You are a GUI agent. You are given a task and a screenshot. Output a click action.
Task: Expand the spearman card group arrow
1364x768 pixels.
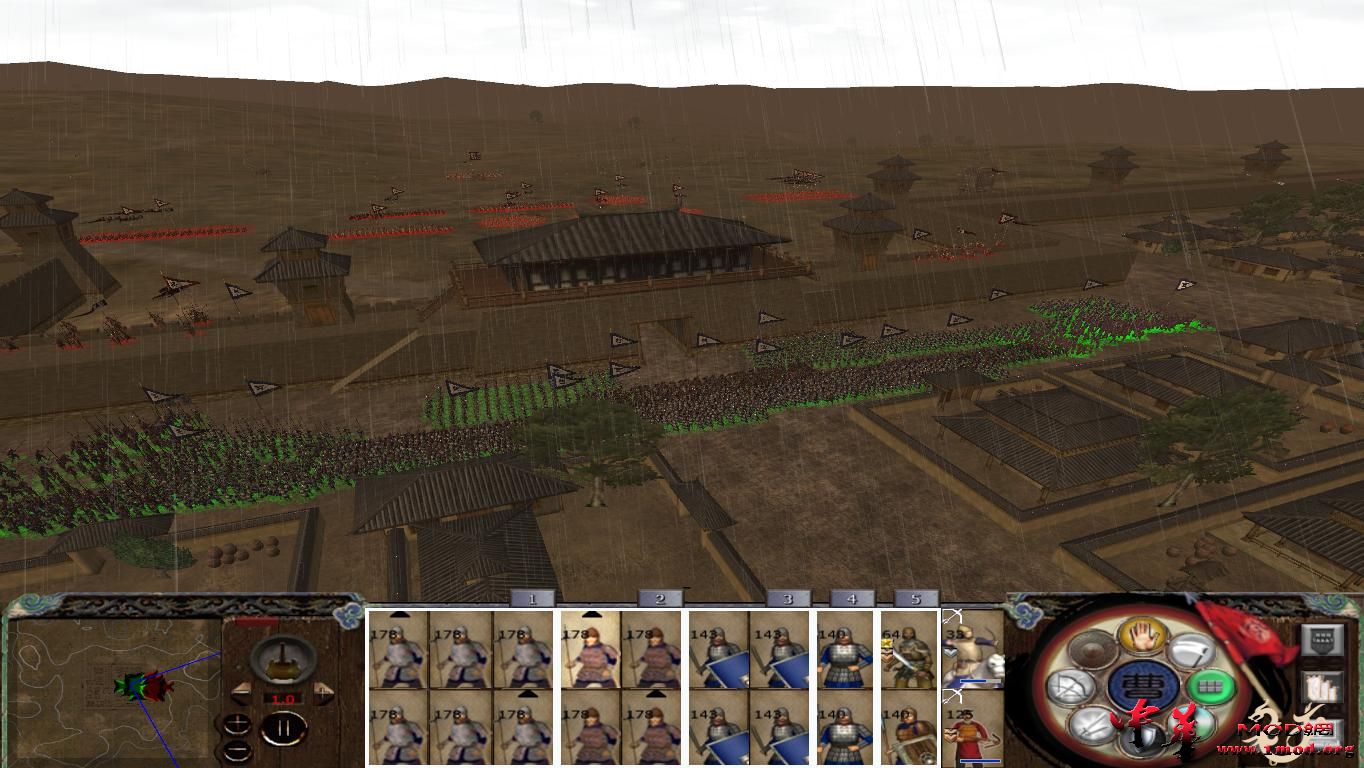pos(590,613)
